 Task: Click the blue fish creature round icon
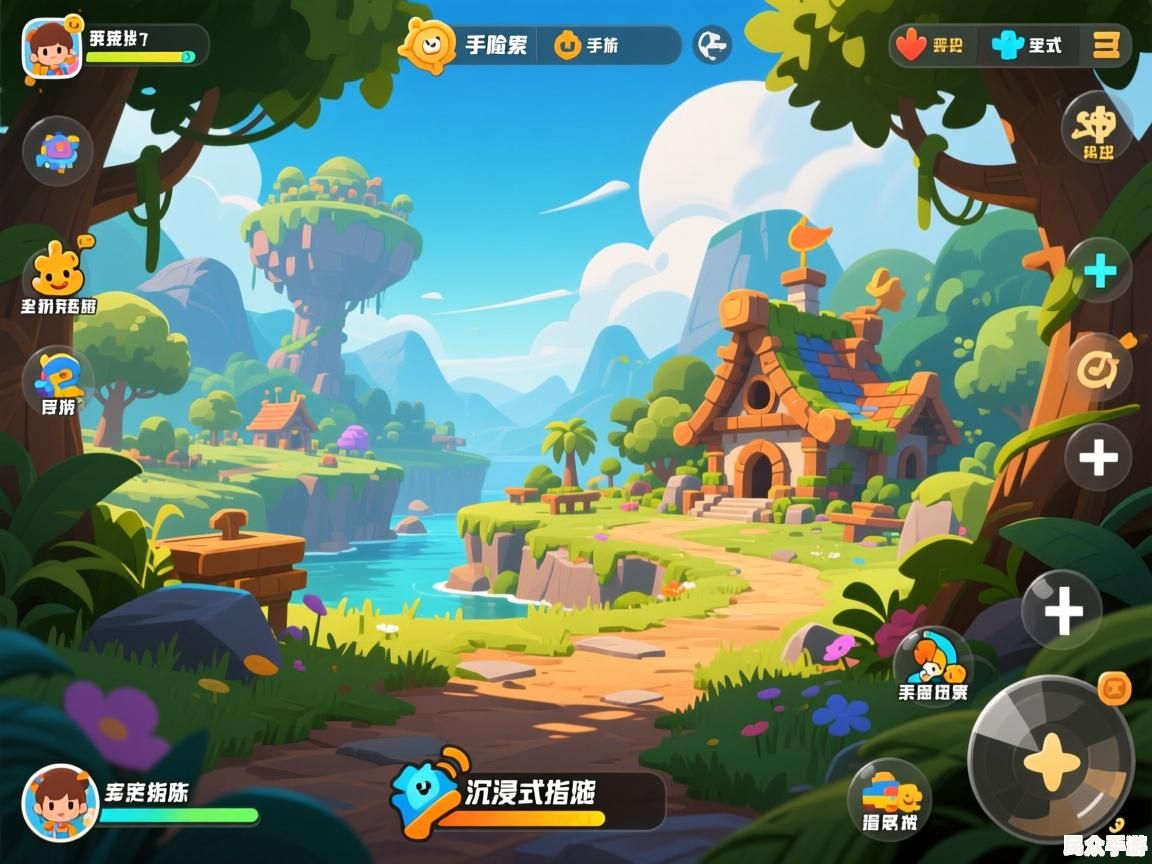coord(58,151)
